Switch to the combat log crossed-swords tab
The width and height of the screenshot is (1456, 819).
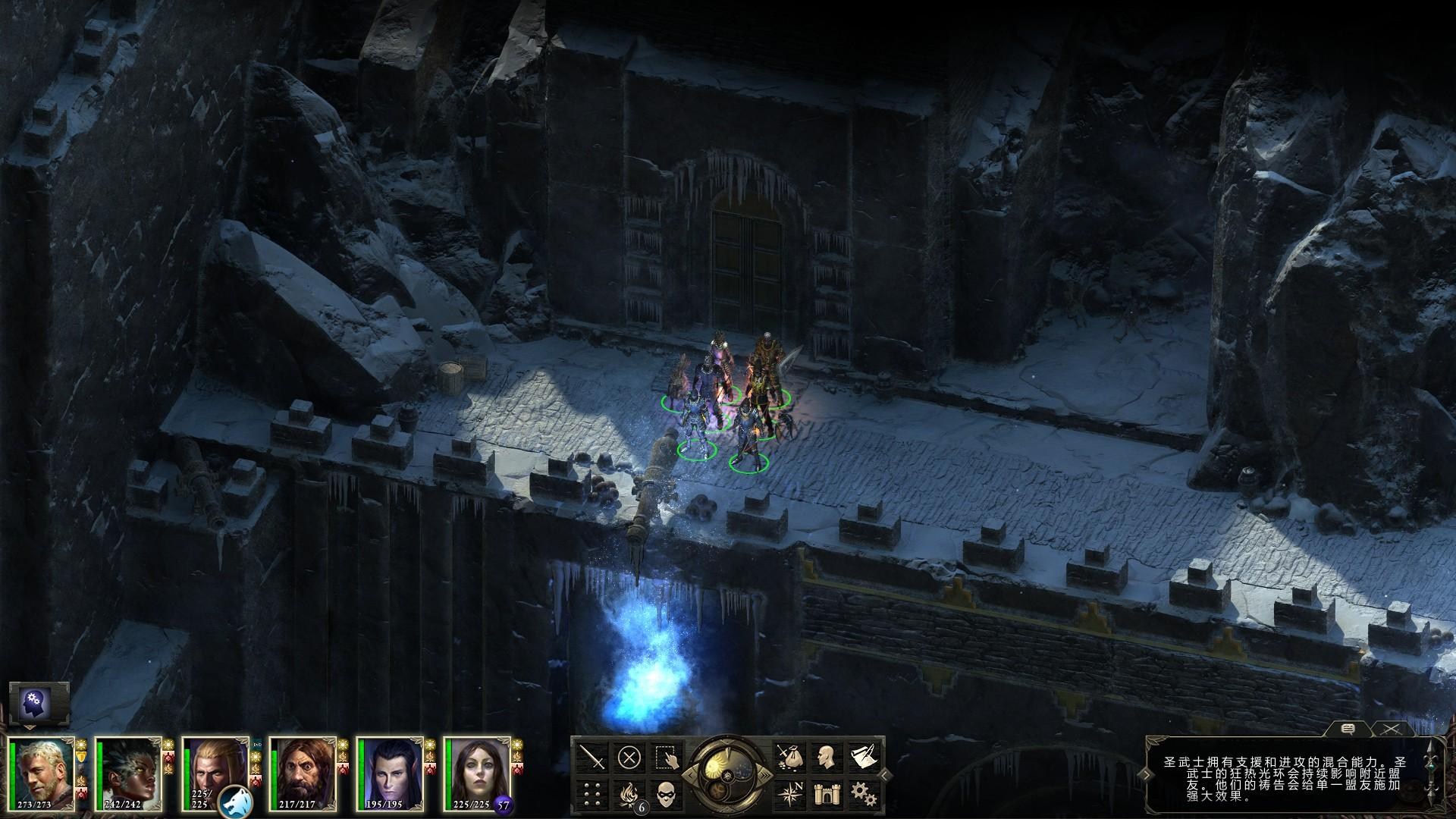point(1389,729)
